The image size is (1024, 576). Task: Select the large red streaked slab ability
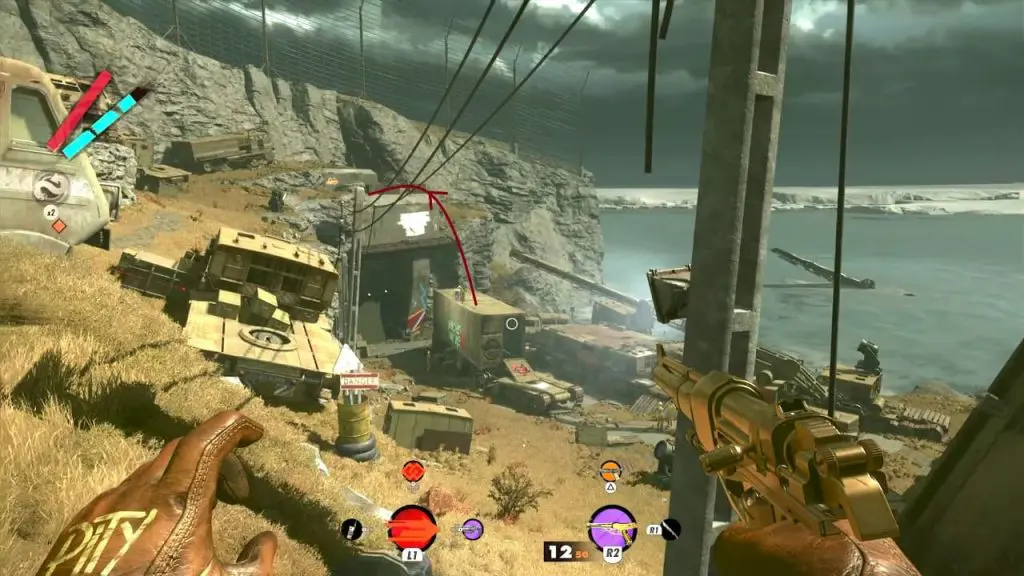coord(412,527)
